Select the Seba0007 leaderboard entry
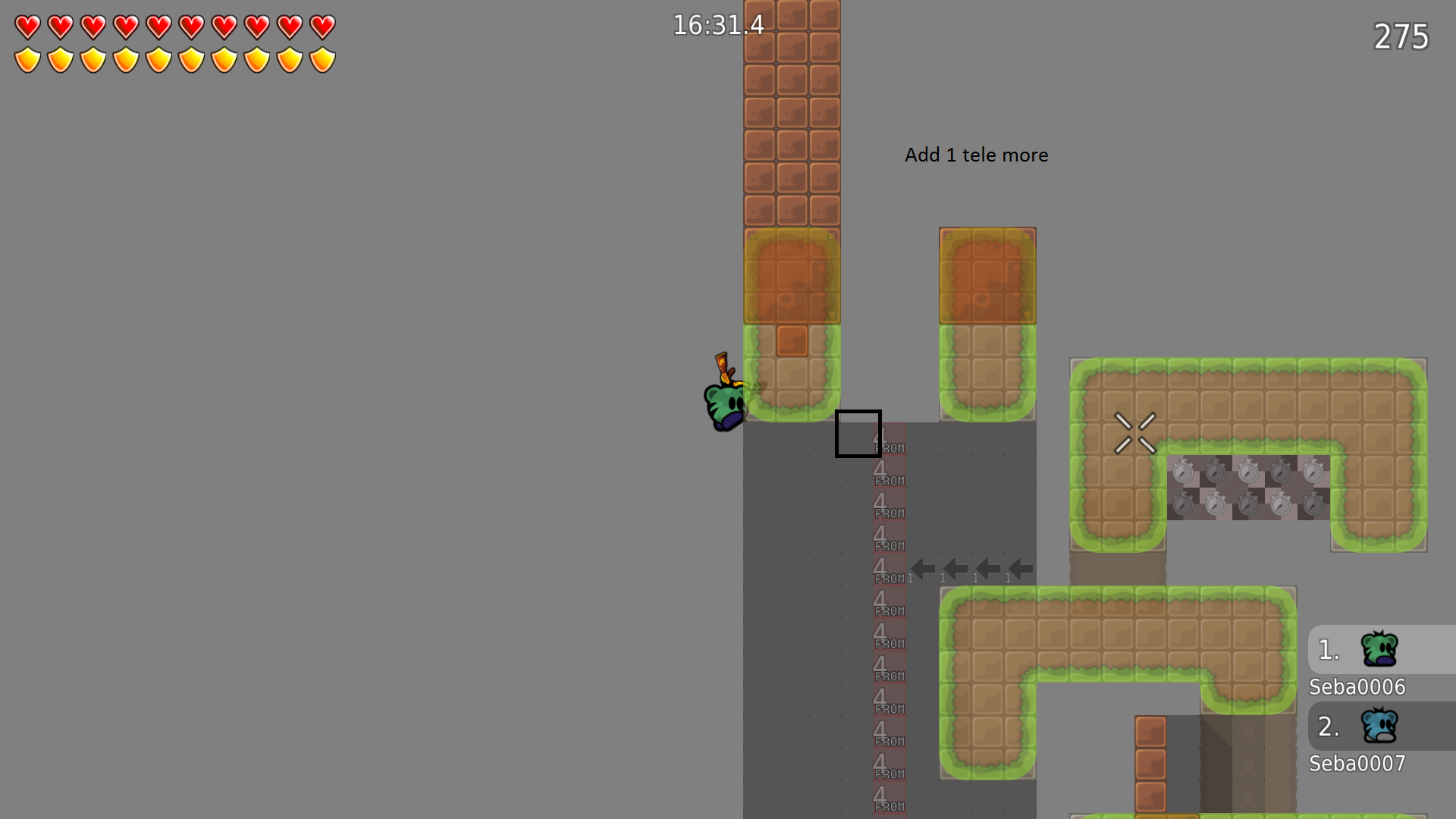Screen dimensions: 1456x819 click(x=1357, y=764)
